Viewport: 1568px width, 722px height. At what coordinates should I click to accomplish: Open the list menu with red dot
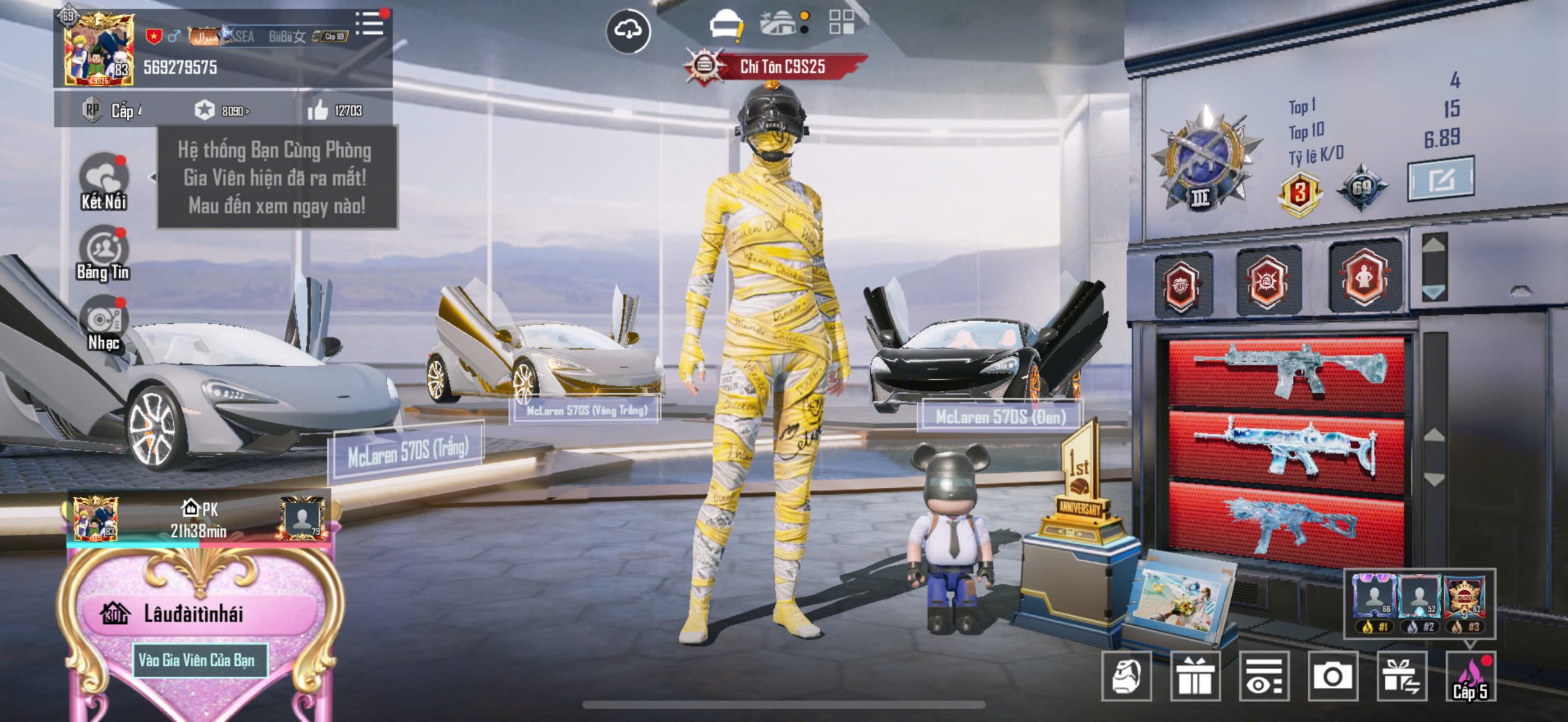[369, 25]
